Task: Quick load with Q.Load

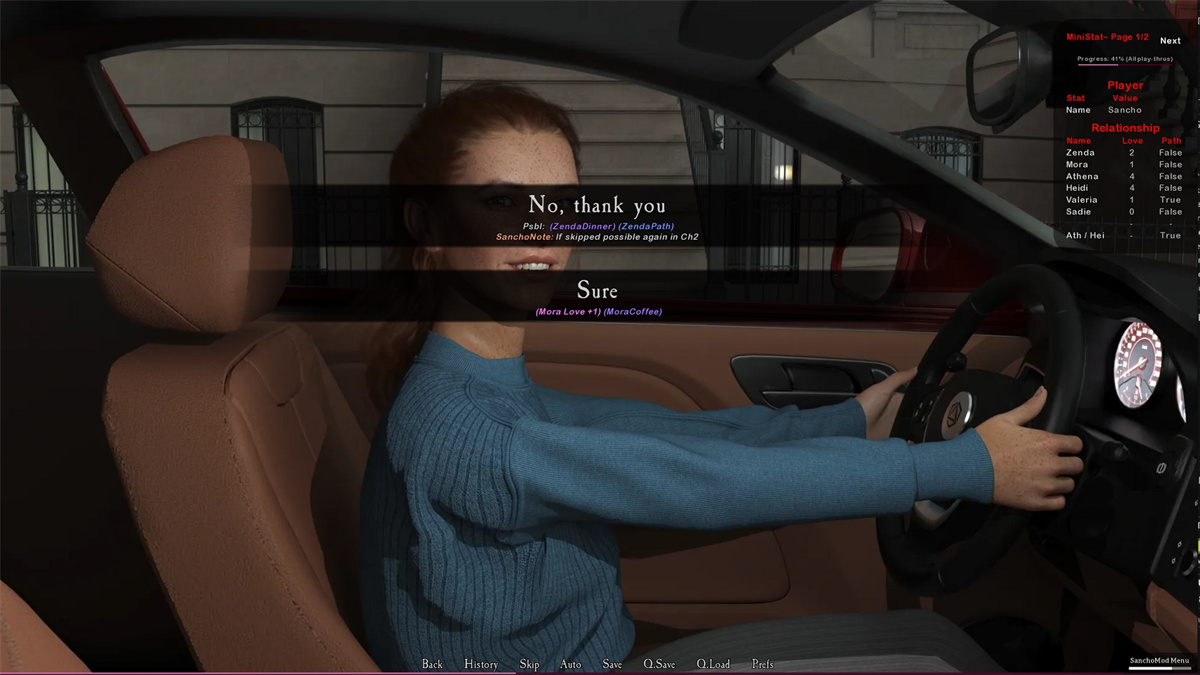Action: click(x=713, y=664)
